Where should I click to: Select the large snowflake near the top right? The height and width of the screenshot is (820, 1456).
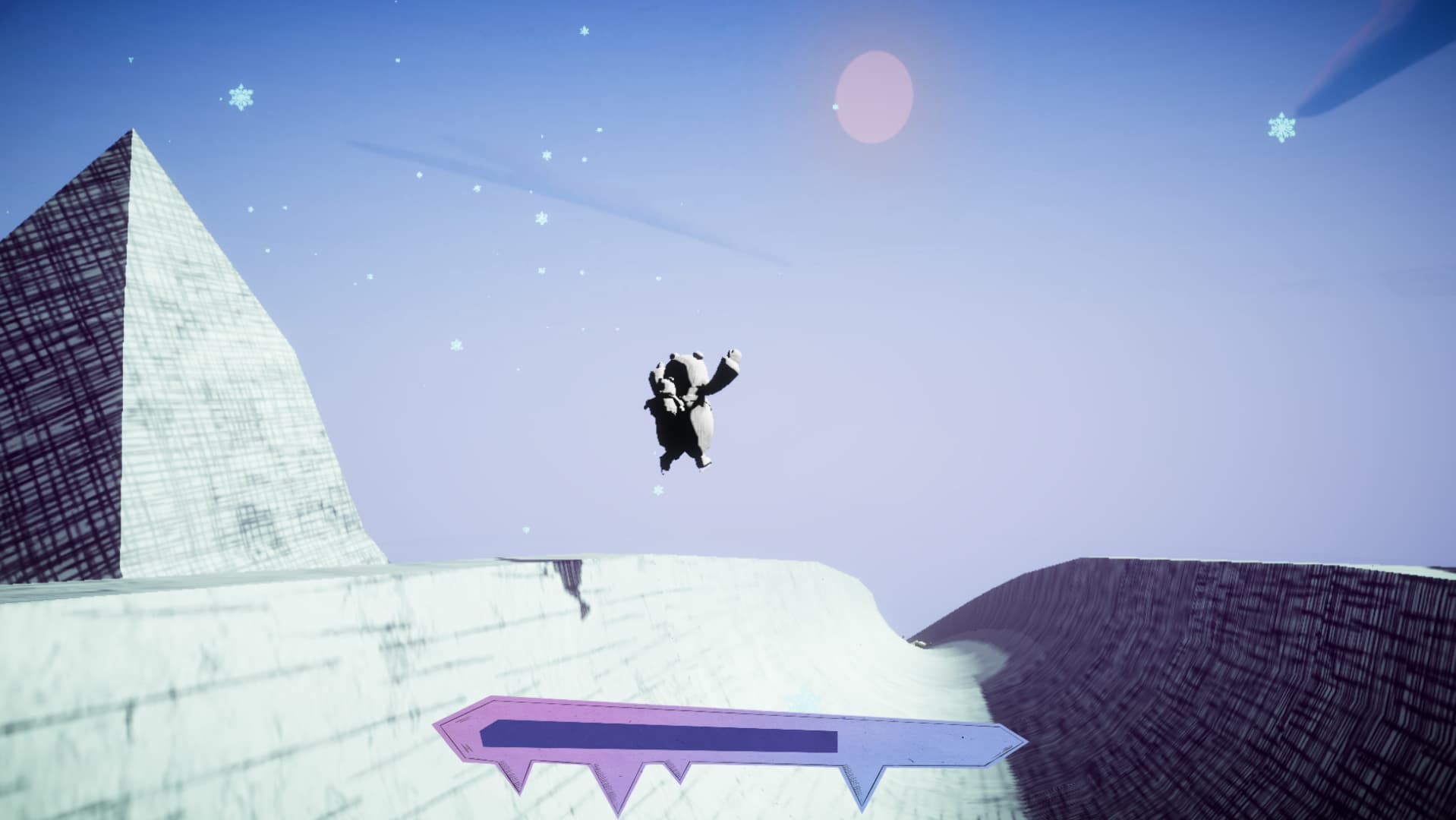tap(1283, 127)
